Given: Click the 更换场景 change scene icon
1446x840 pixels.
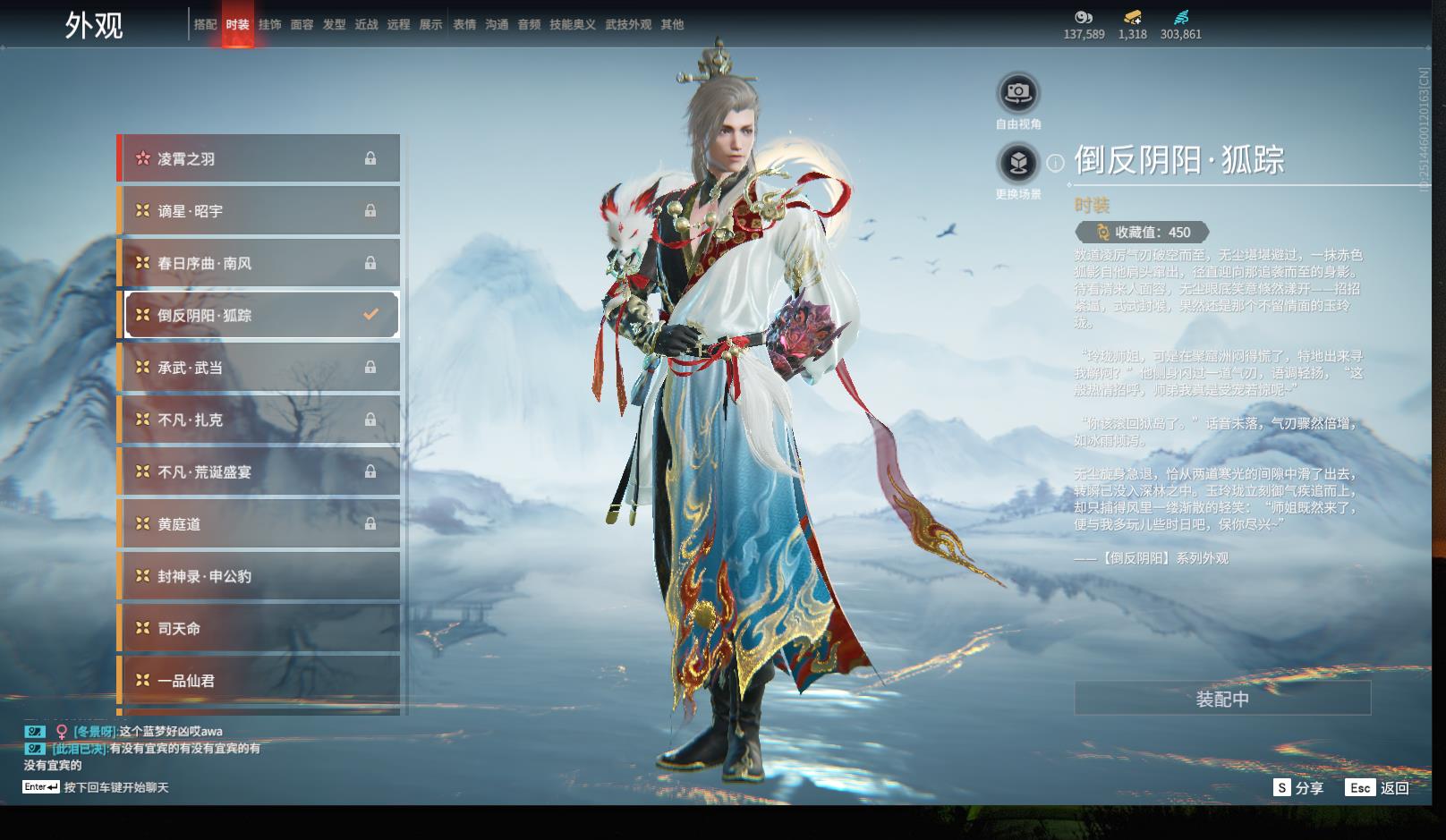Looking at the screenshot, I should point(1018,163).
